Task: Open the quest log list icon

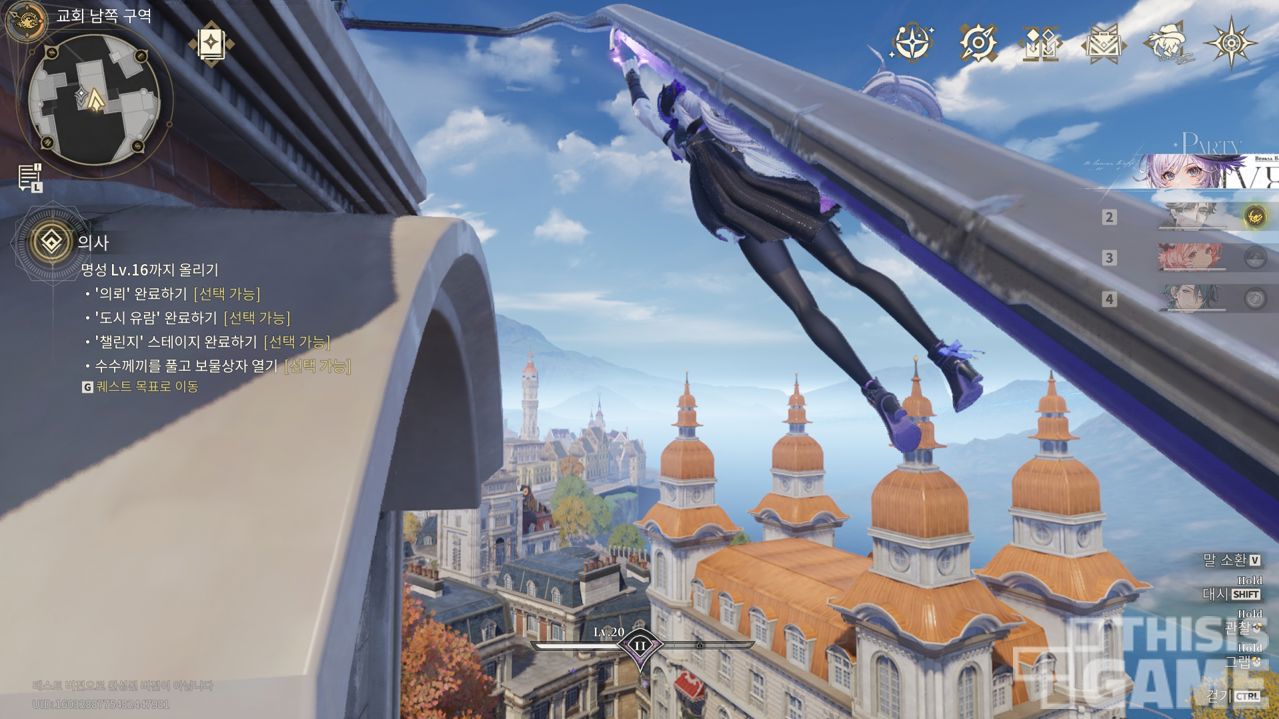Action: click(29, 177)
